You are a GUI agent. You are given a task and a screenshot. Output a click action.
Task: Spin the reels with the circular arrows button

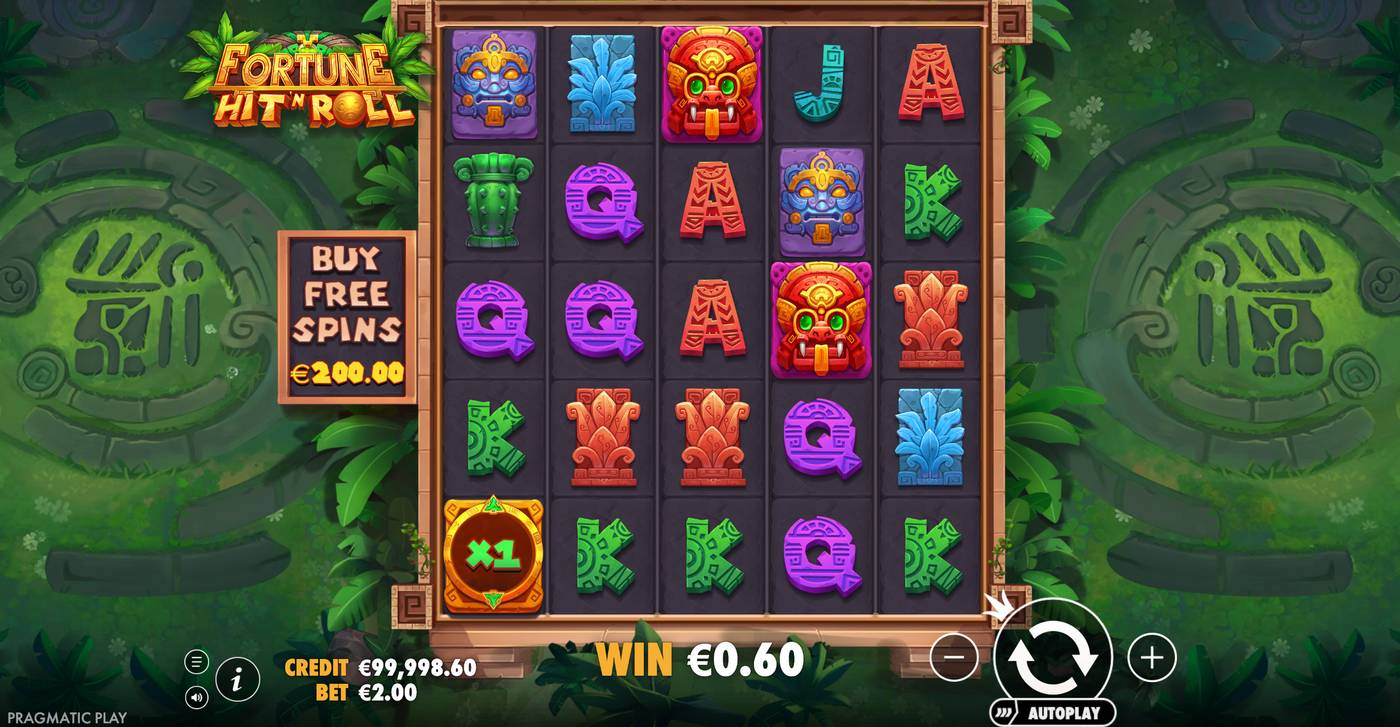tap(1052, 656)
